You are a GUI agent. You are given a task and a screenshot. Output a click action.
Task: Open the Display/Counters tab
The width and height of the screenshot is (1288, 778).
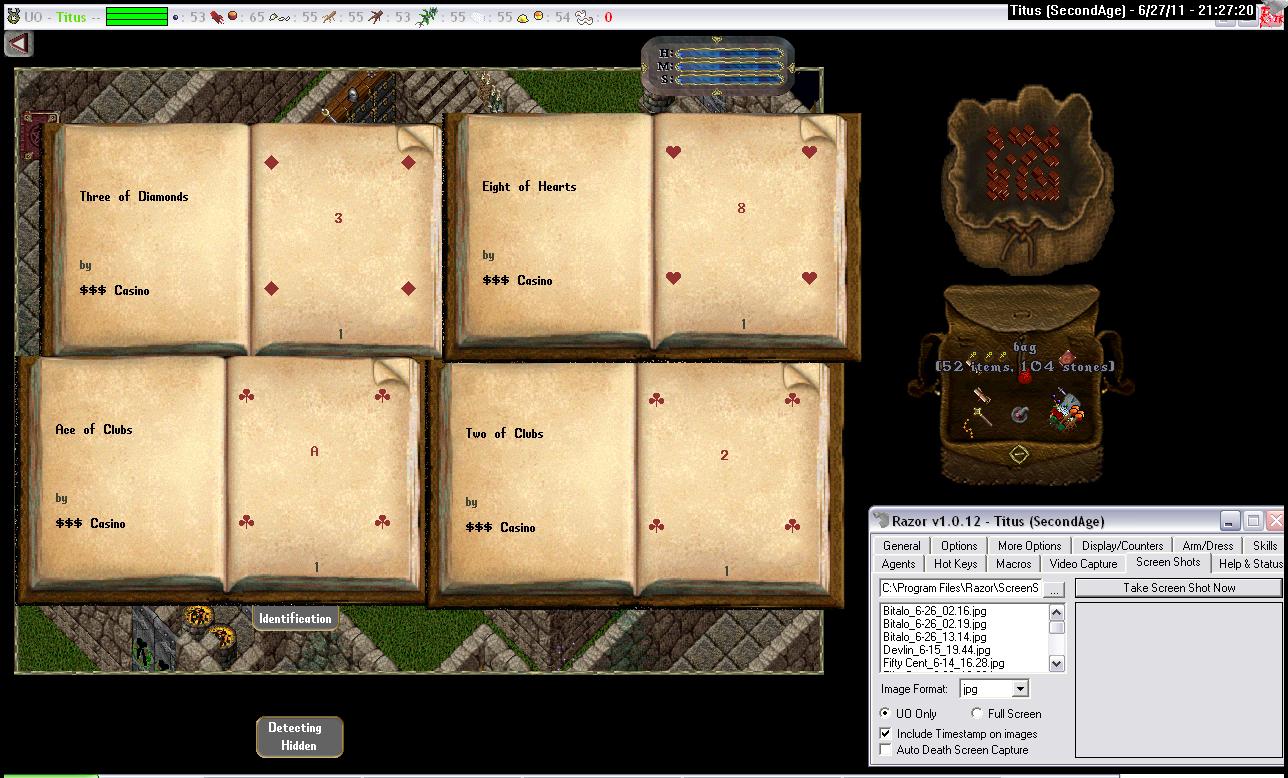click(1122, 546)
